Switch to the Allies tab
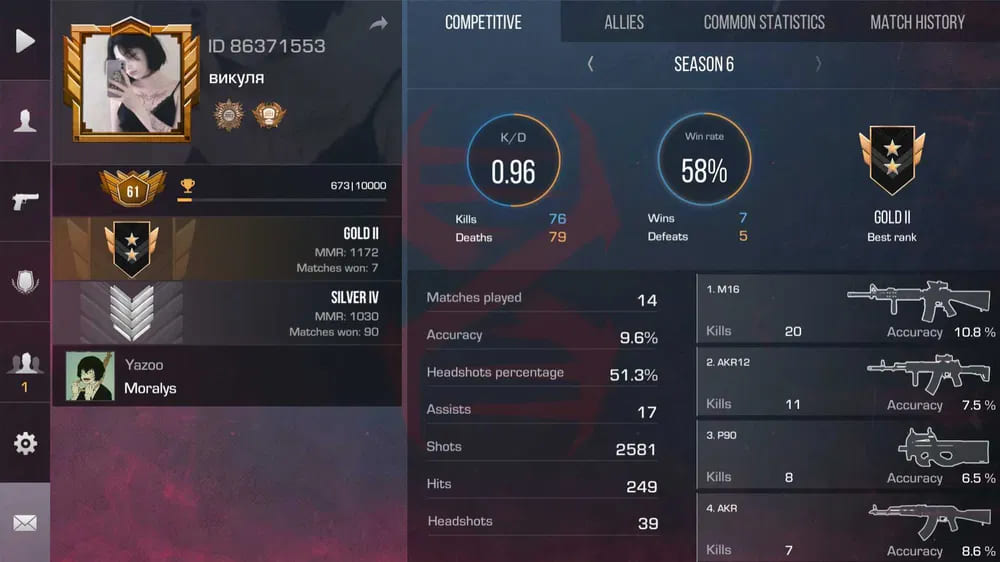1000x562 pixels. click(624, 22)
